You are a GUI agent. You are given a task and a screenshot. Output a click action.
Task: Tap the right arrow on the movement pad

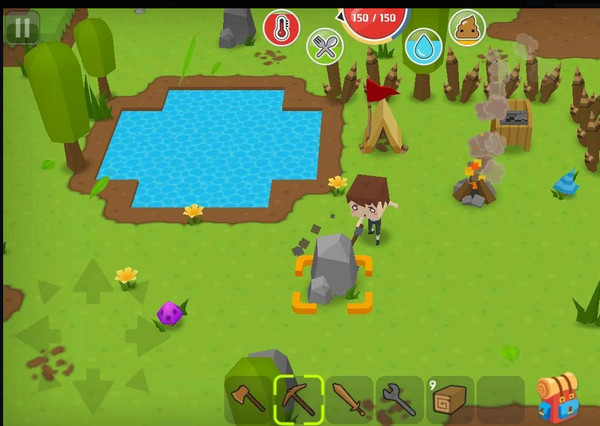[146, 335]
